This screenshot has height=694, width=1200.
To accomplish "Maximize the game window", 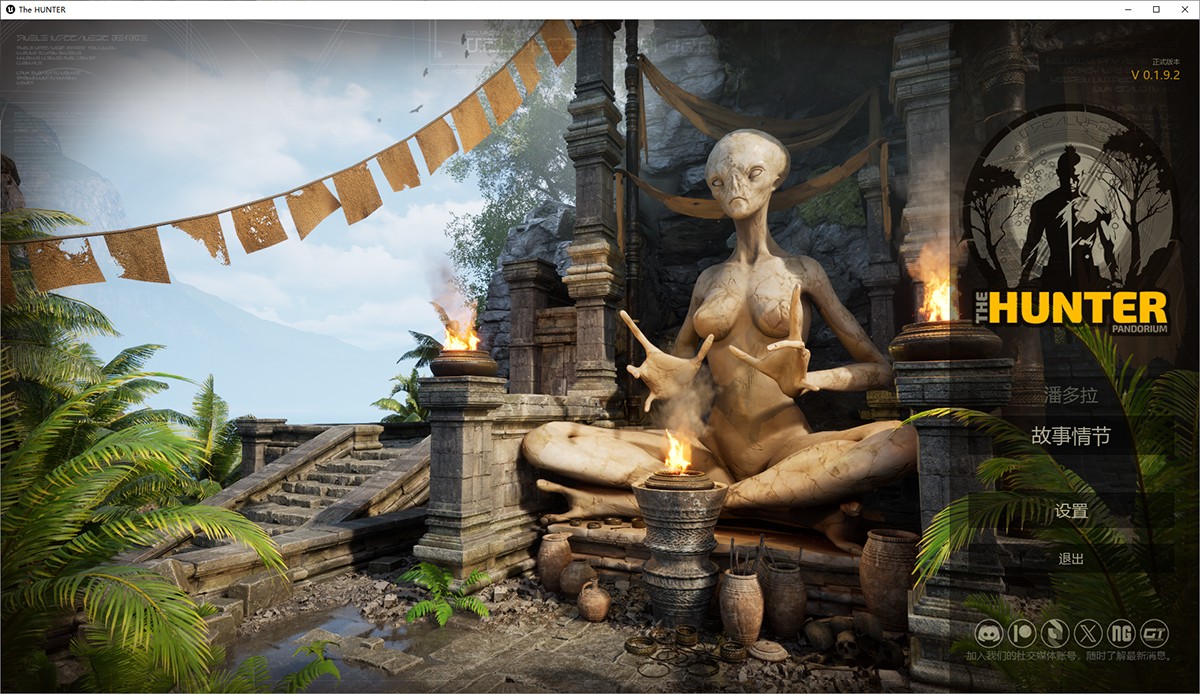I will click(1156, 9).
